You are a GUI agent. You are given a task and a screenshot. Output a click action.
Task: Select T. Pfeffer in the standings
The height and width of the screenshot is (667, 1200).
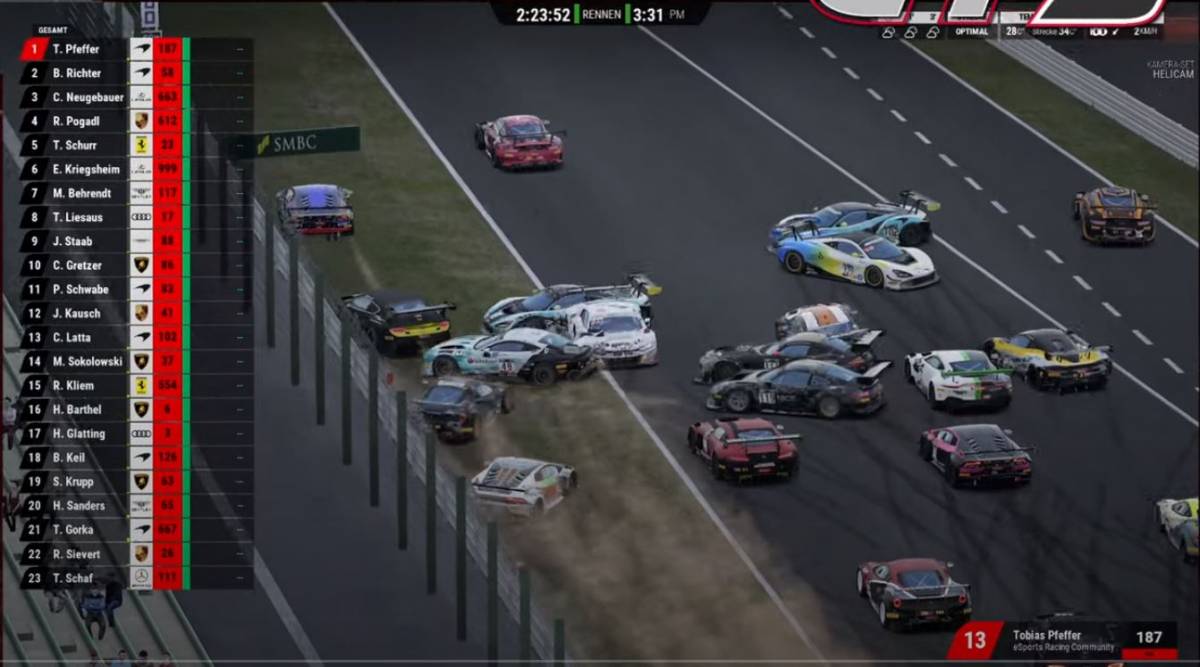76,49
